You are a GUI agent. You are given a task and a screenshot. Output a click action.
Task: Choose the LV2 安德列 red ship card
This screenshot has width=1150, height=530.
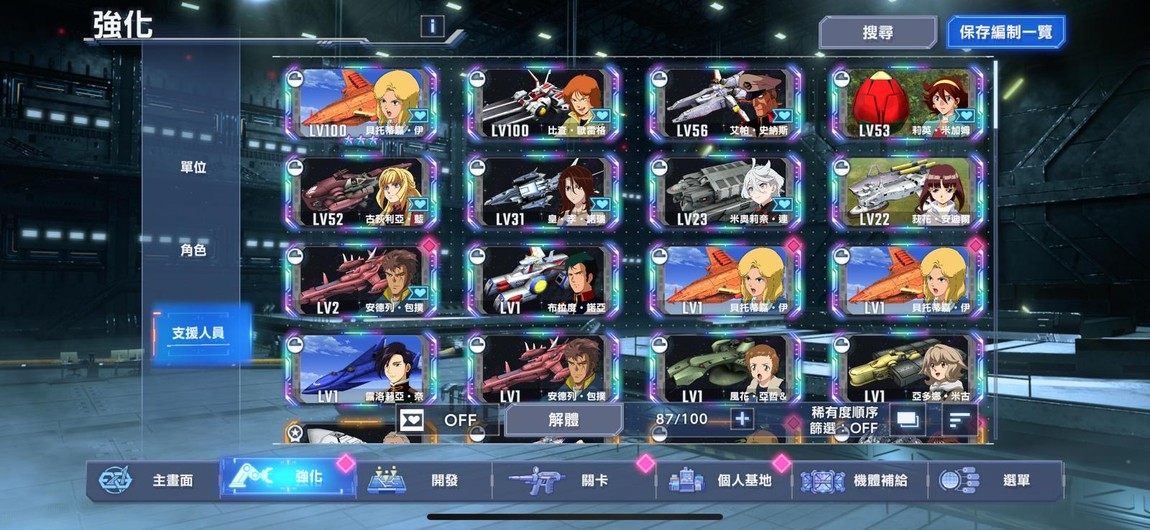(361, 280)
